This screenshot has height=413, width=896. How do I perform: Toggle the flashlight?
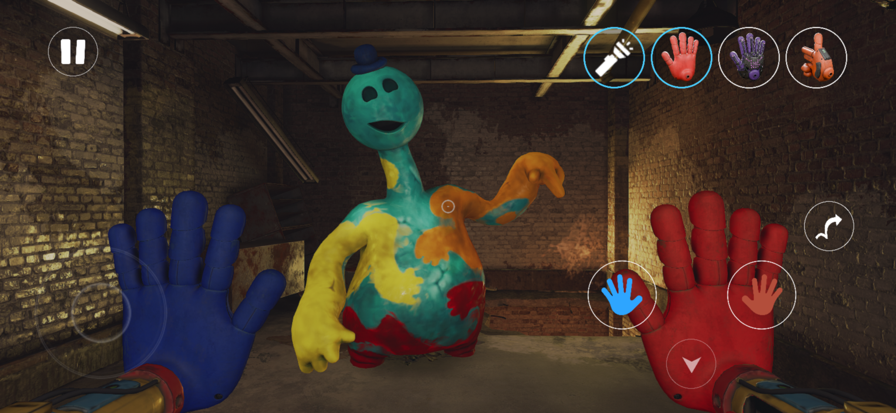click(x=614, y=57)
